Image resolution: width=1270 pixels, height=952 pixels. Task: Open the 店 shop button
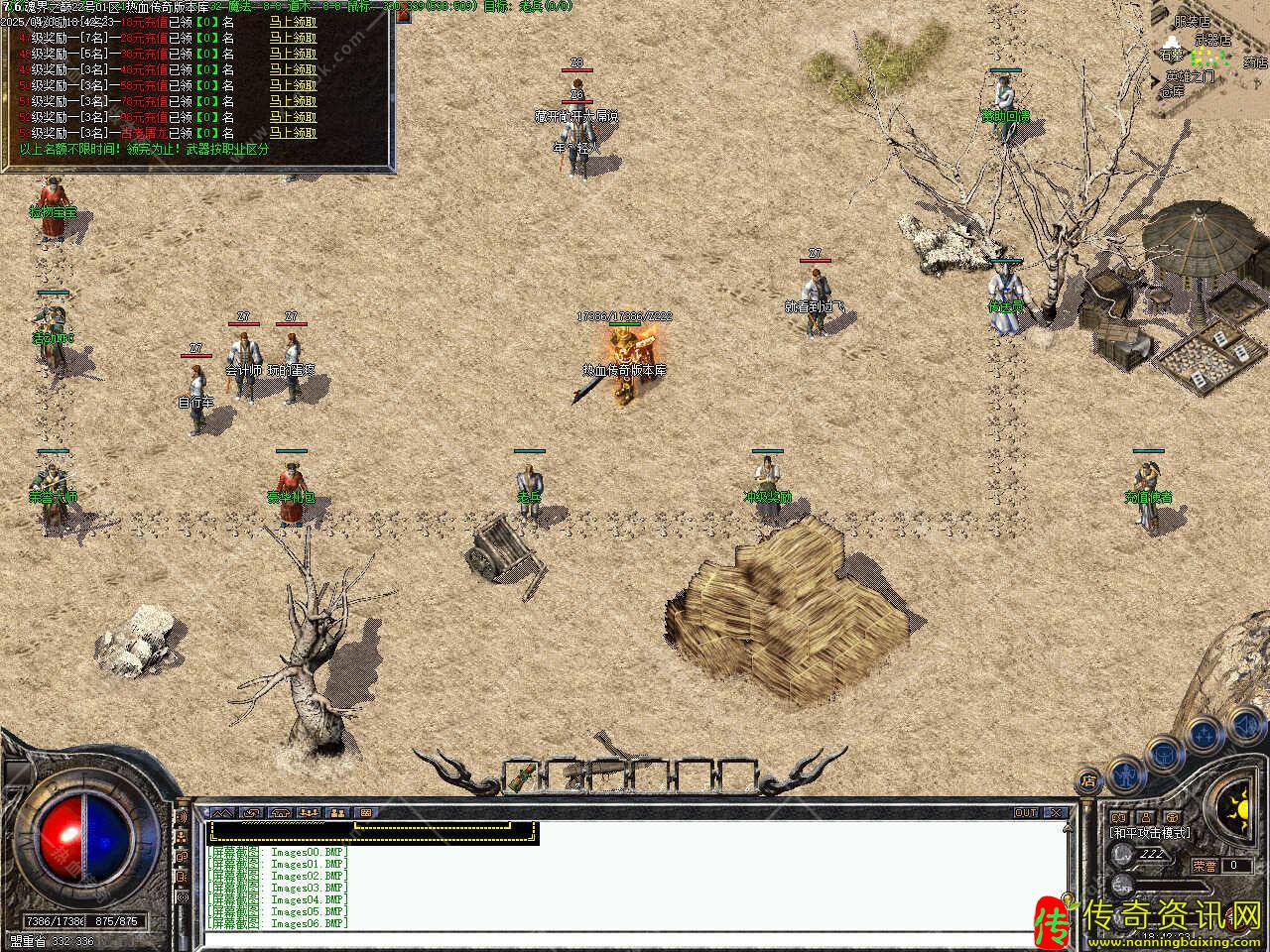point(1088,780)
